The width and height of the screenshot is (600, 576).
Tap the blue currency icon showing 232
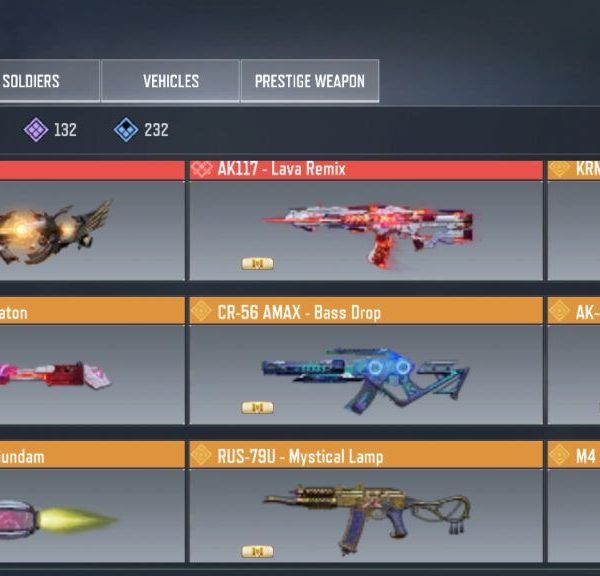126,129
